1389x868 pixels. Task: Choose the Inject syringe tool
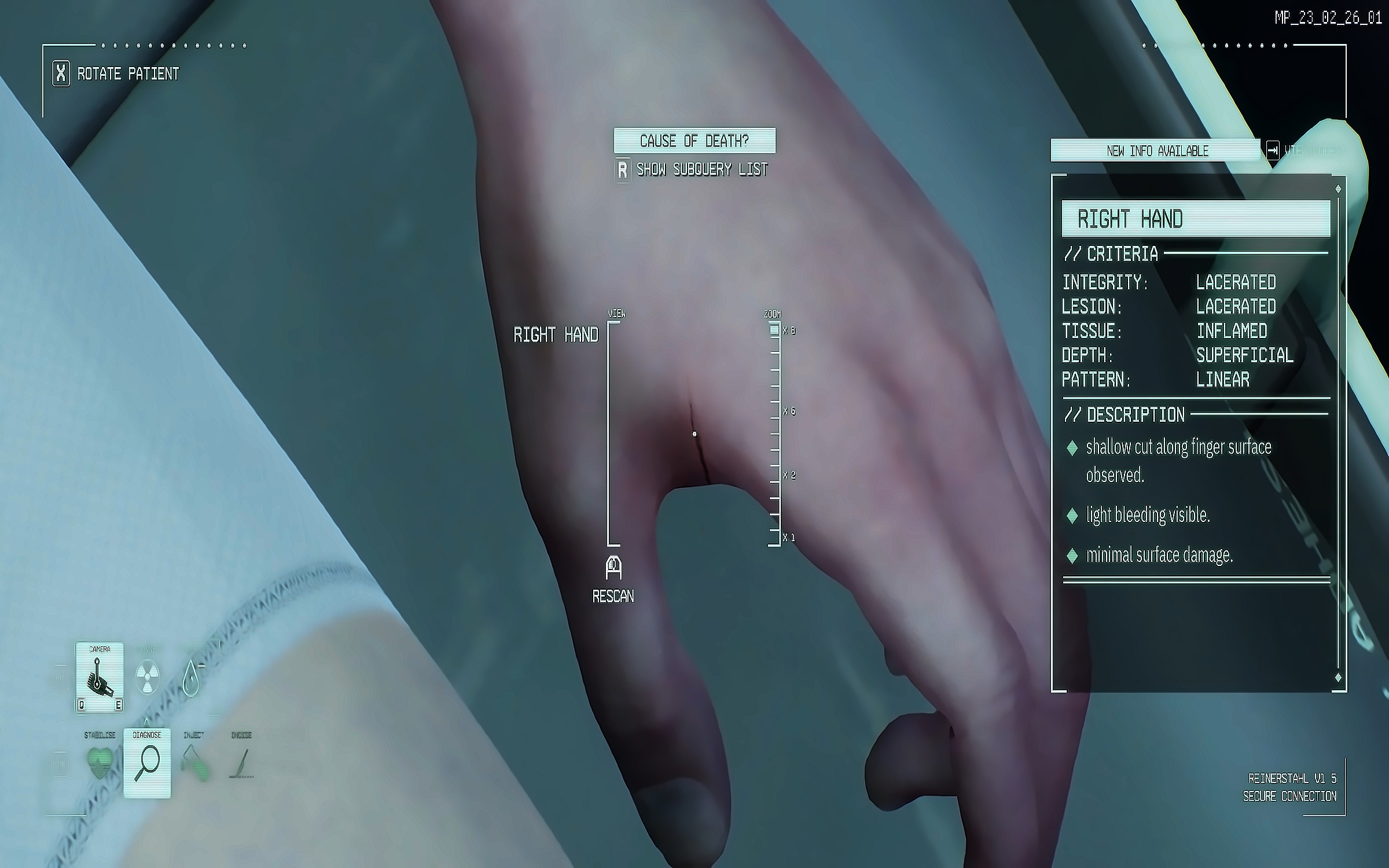tap(194, 763)
